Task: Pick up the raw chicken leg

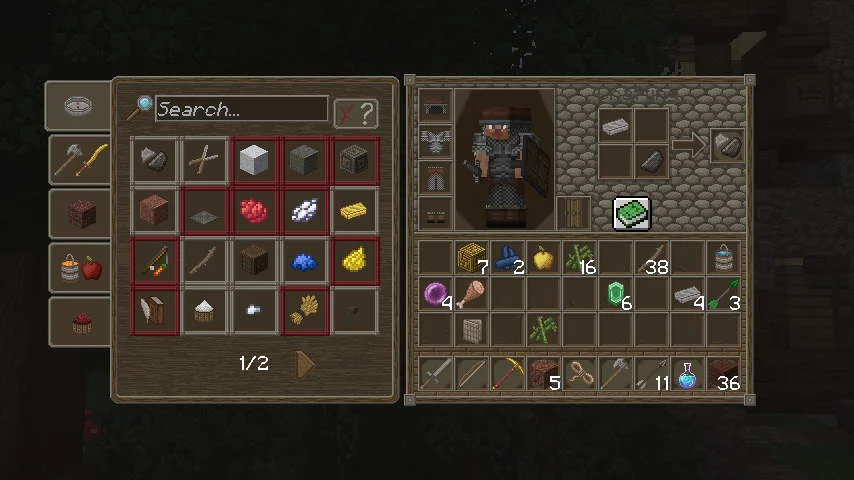Action: point(472,294)
